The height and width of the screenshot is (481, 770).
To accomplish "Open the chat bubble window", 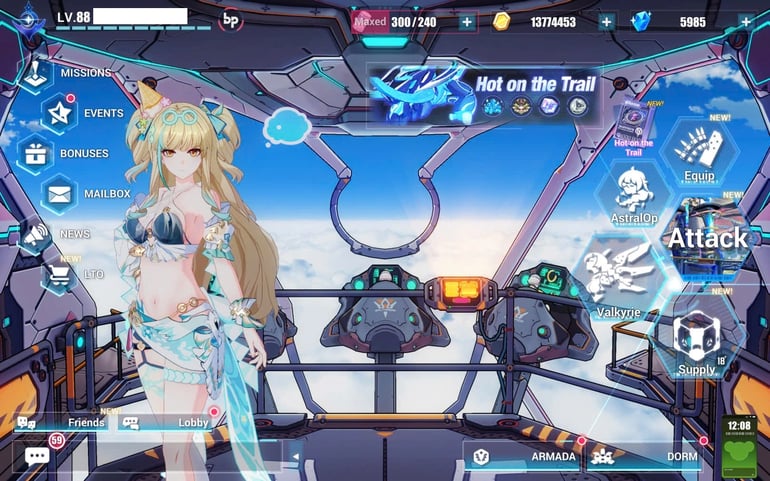I will click(x=37, y=456).
